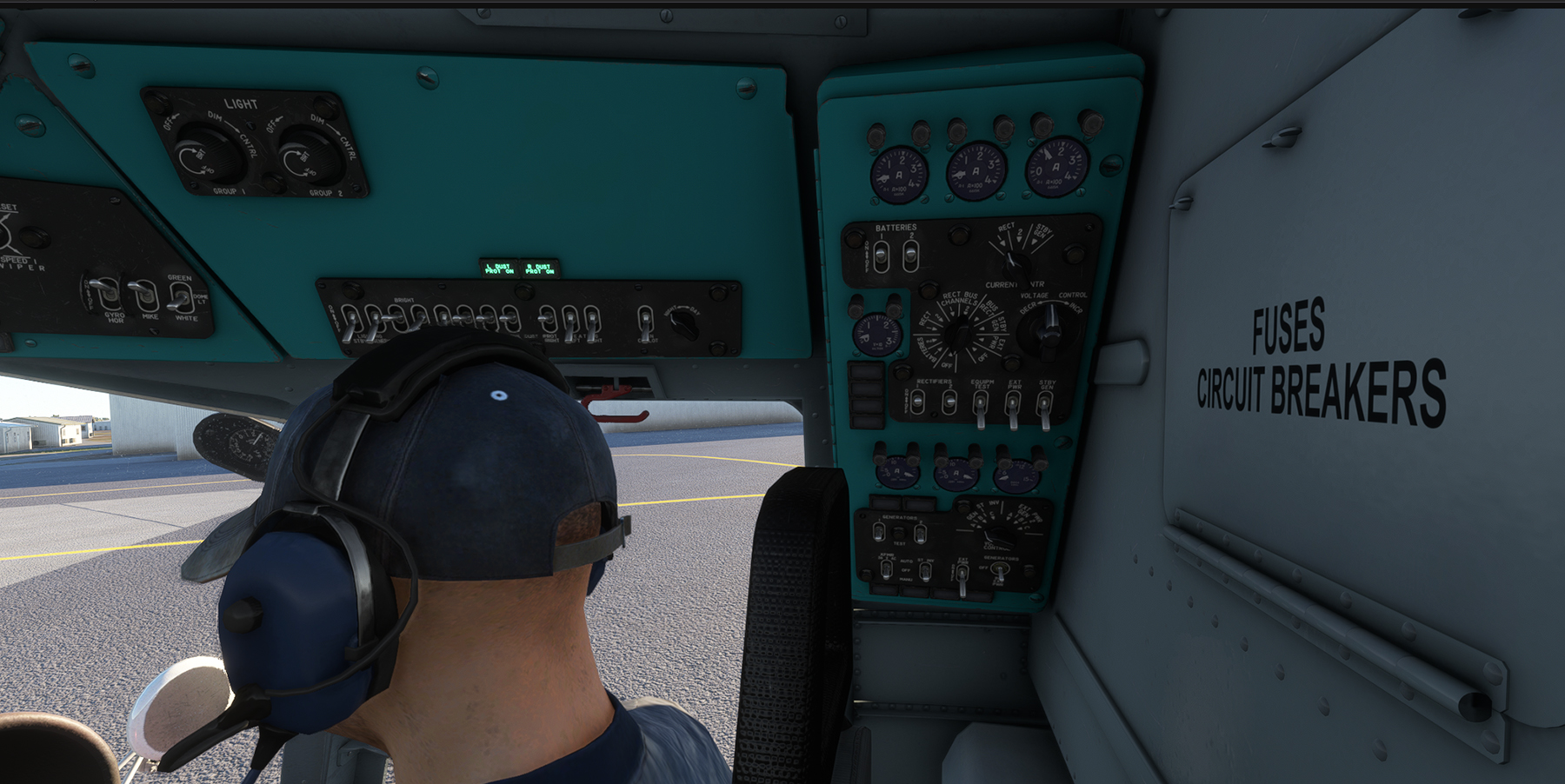Open the Fuses Circuit Breakers panel door
1565x784 pixels.
pos(1322,365)
